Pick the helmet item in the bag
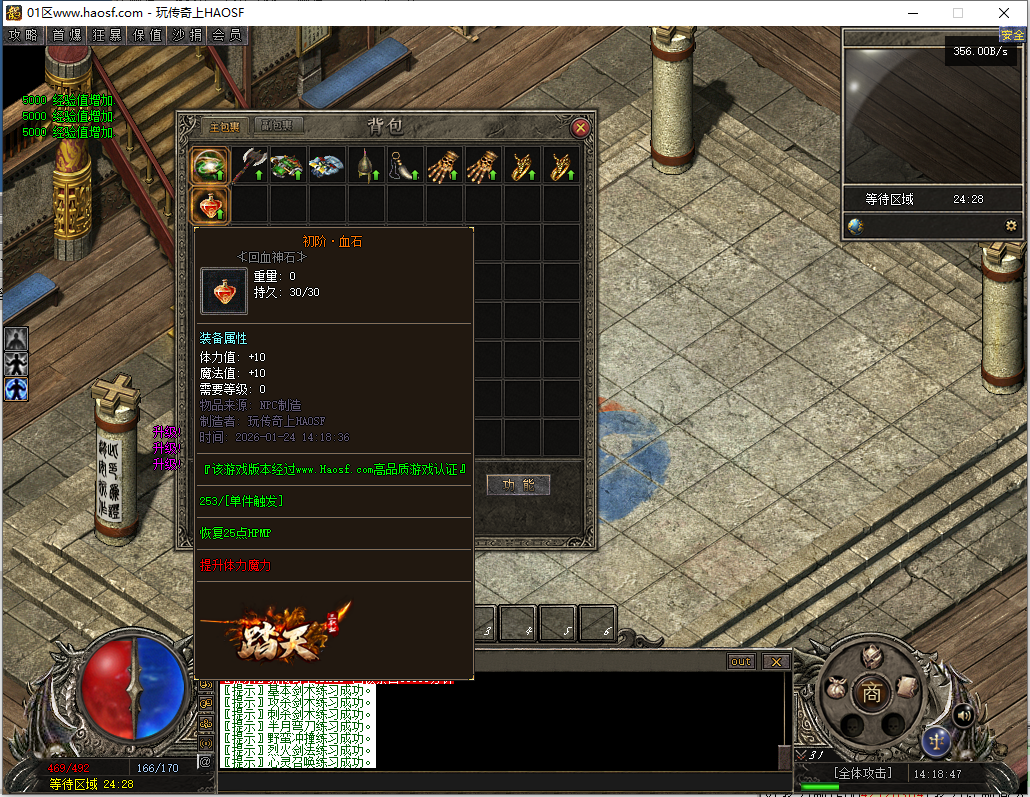1030x797 pixels. point(367,165)
